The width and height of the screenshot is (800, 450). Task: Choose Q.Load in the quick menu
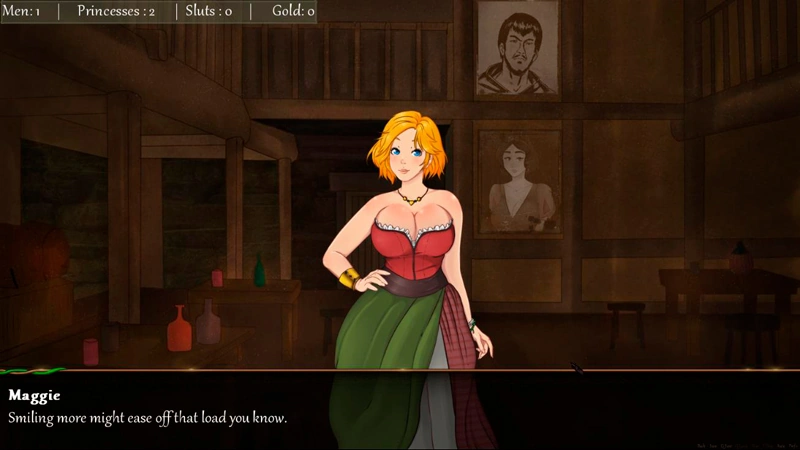[x=740, y=445]
